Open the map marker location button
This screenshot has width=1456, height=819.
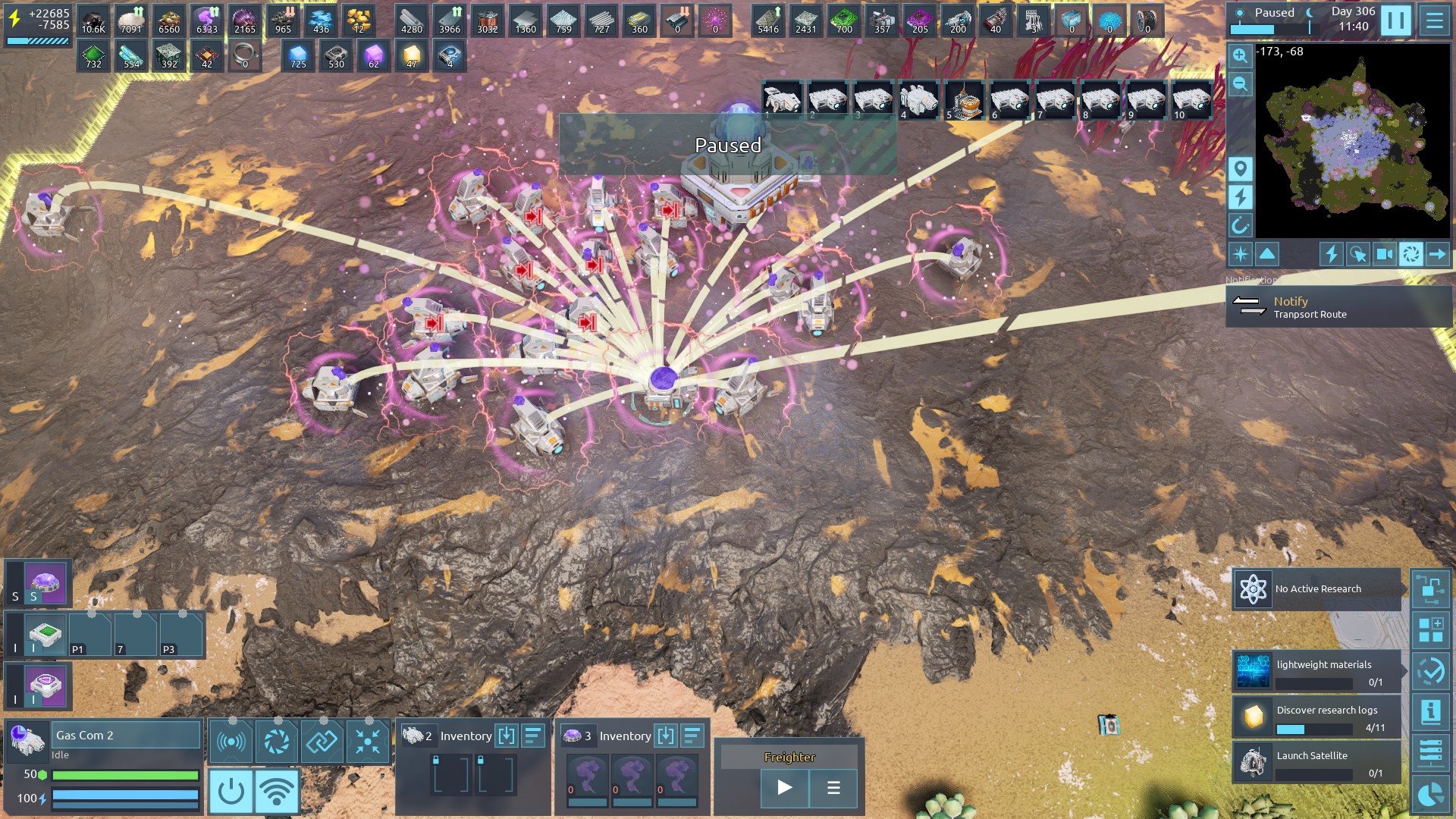coord(1240,168)
